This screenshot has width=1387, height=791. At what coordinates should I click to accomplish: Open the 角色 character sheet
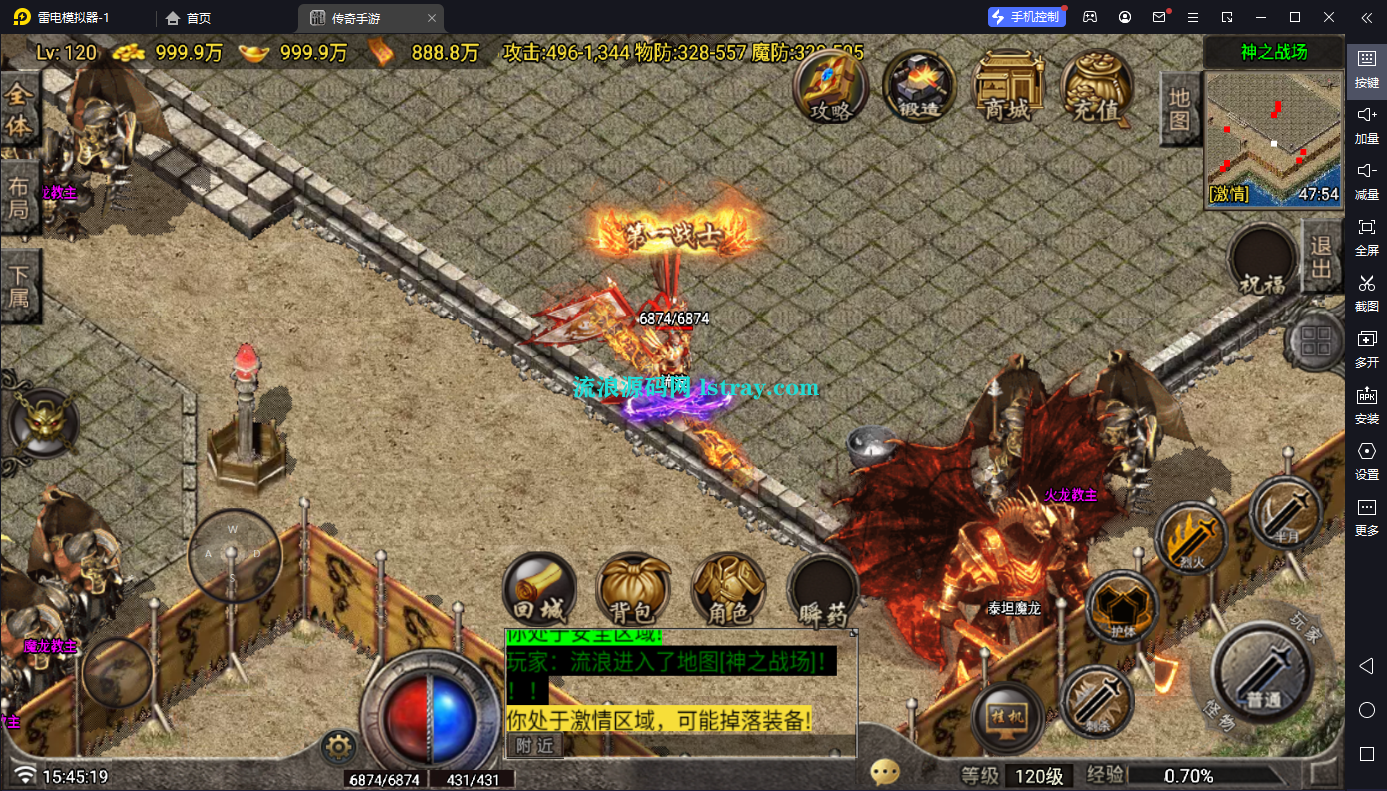tap(728, 590)
